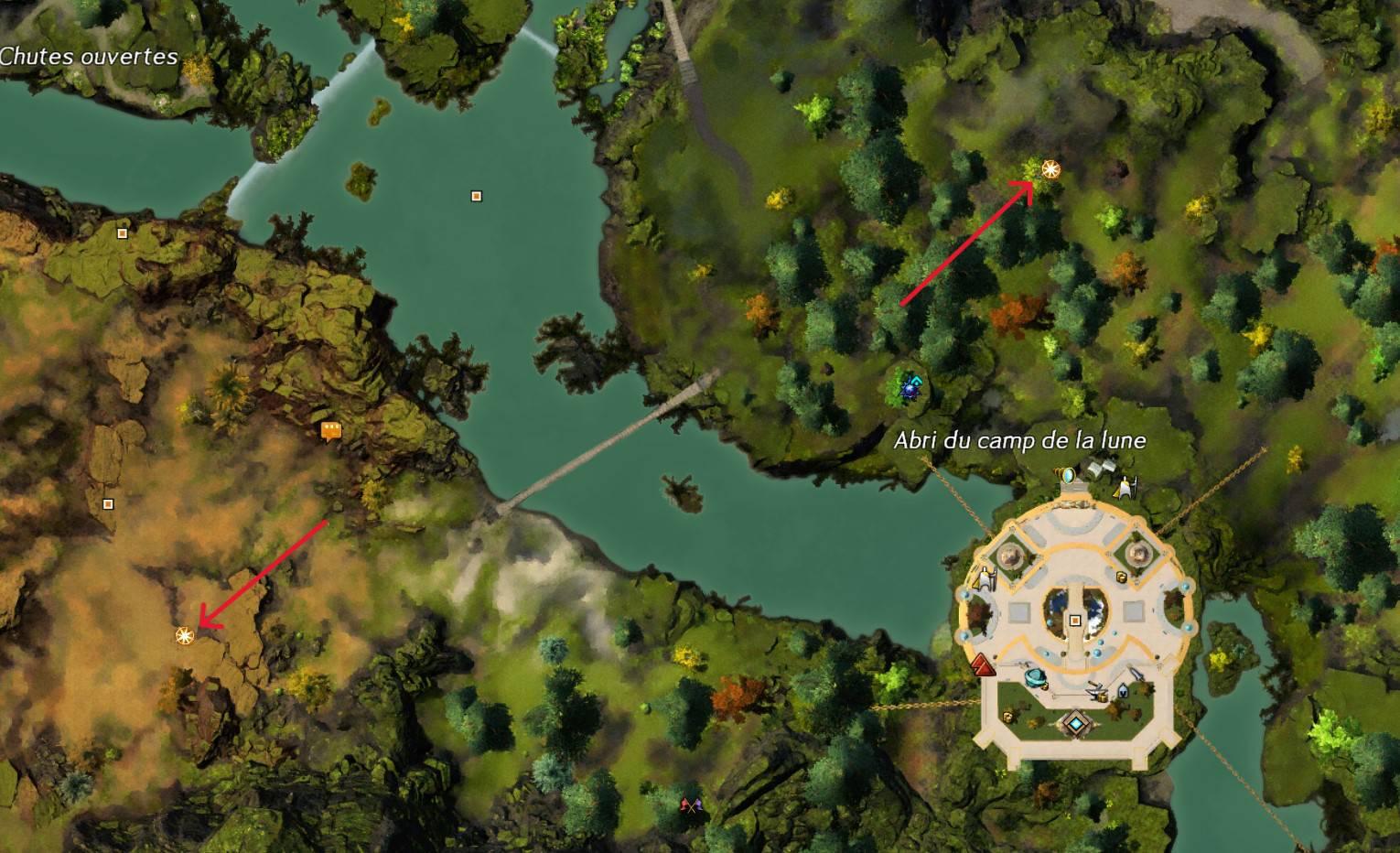Click the red double-triangle marker beside the camp

click(x=984, y=664)
